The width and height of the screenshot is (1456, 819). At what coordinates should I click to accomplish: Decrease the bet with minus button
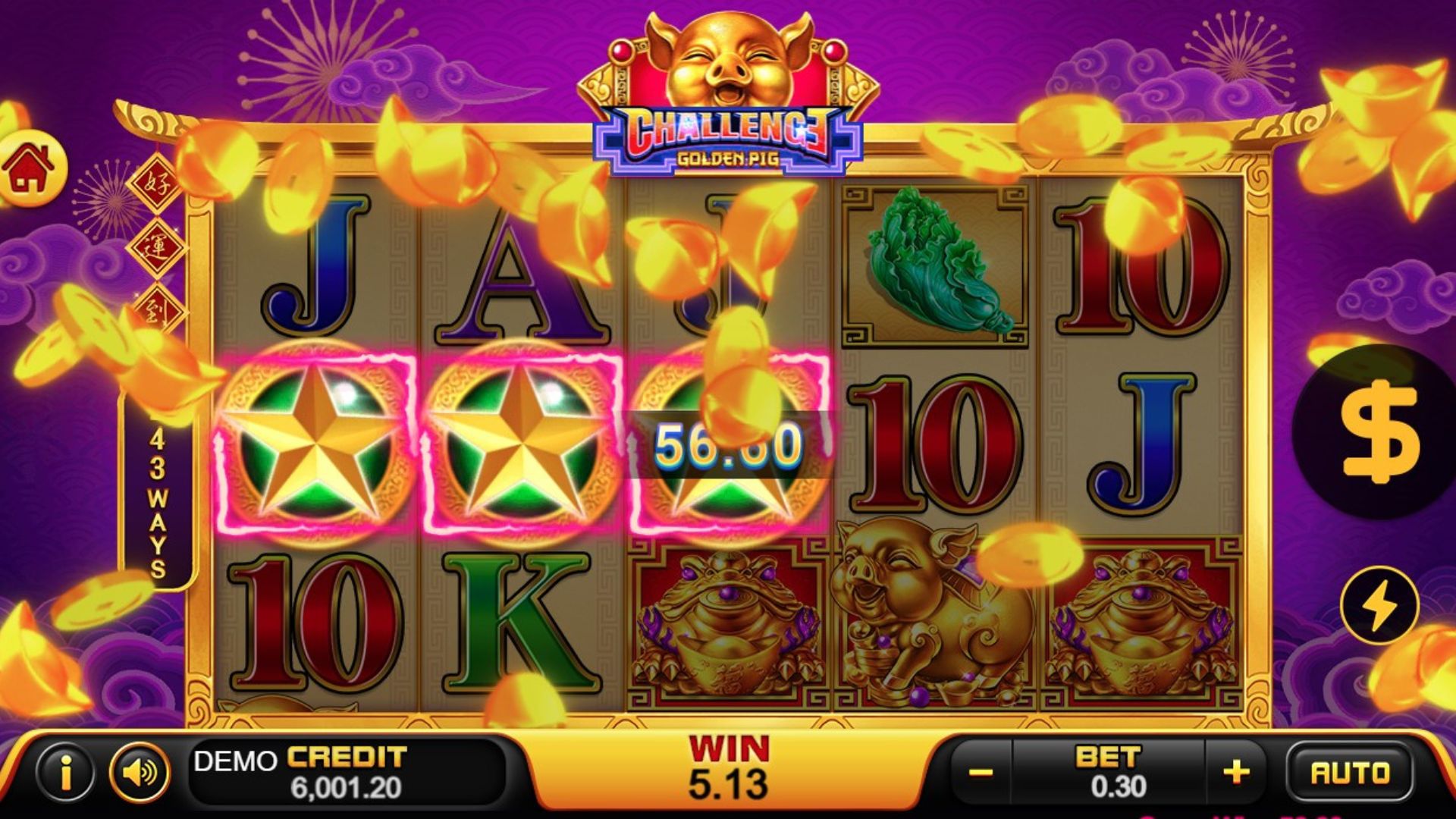click(981, 773)
